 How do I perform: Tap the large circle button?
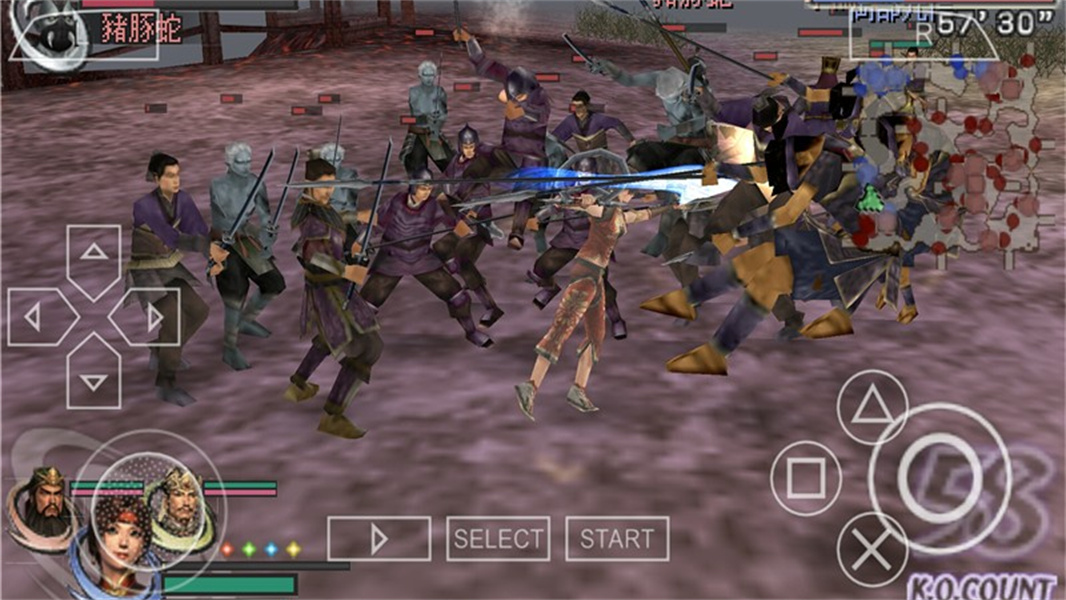pos(938,478)
